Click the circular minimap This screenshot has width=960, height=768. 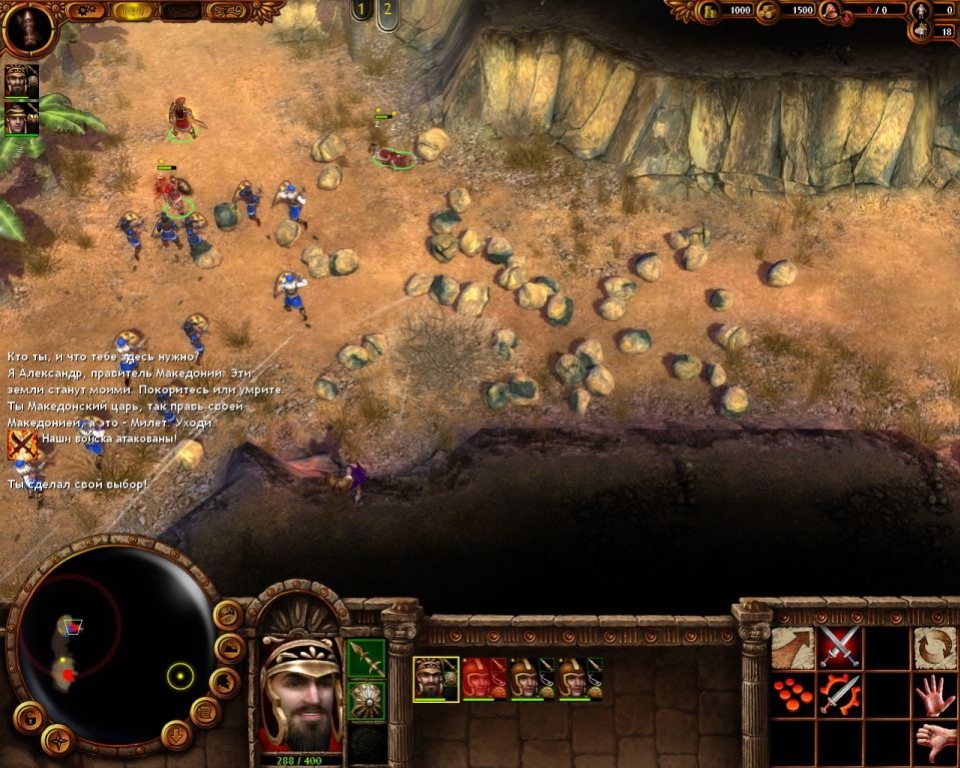tap(111, 648)
